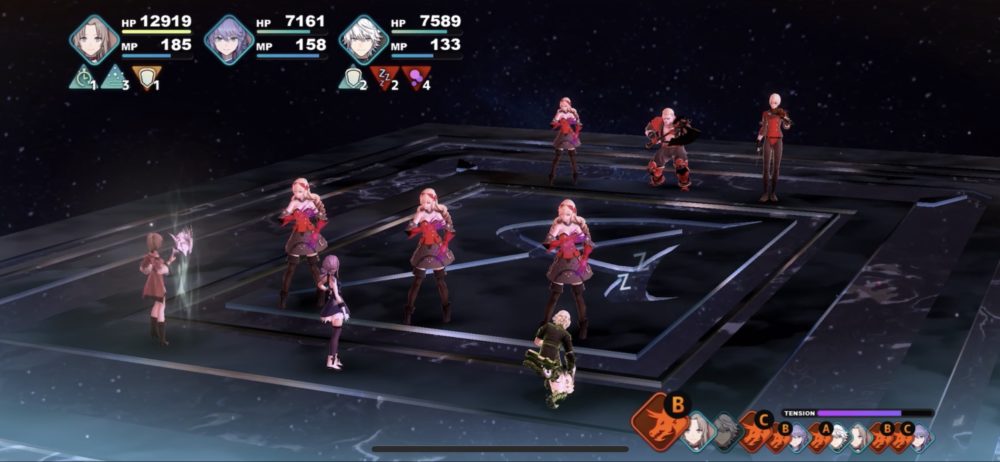Select the purple-haired party member portrait
This screenshot has width=1000, height=462.
[x=229, y=40]
